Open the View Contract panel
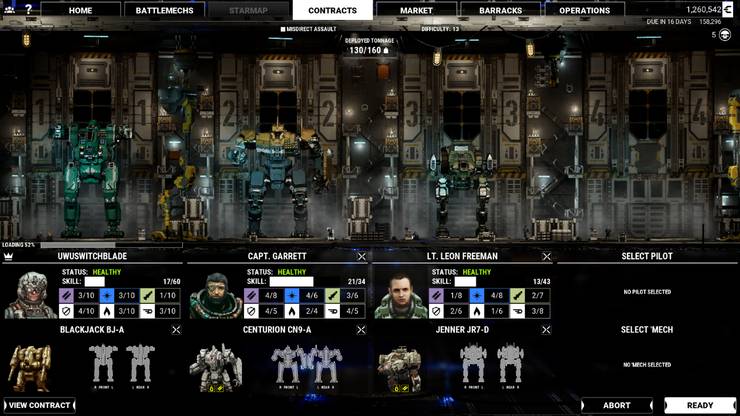This screenshot has width=740, height=416. [40, 405]
